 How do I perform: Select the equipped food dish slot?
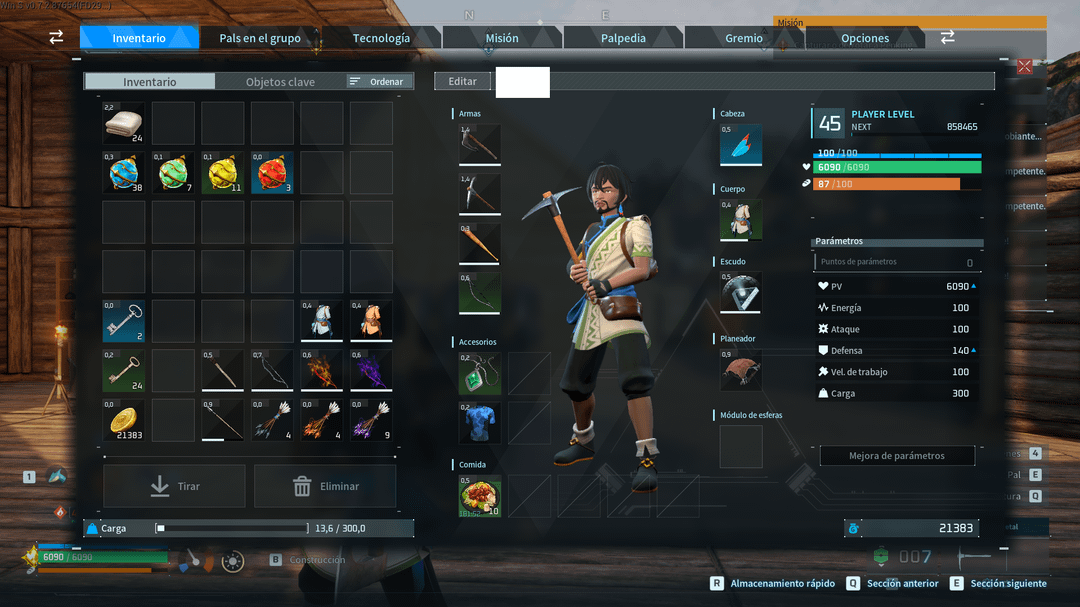[x=480, y=496]
